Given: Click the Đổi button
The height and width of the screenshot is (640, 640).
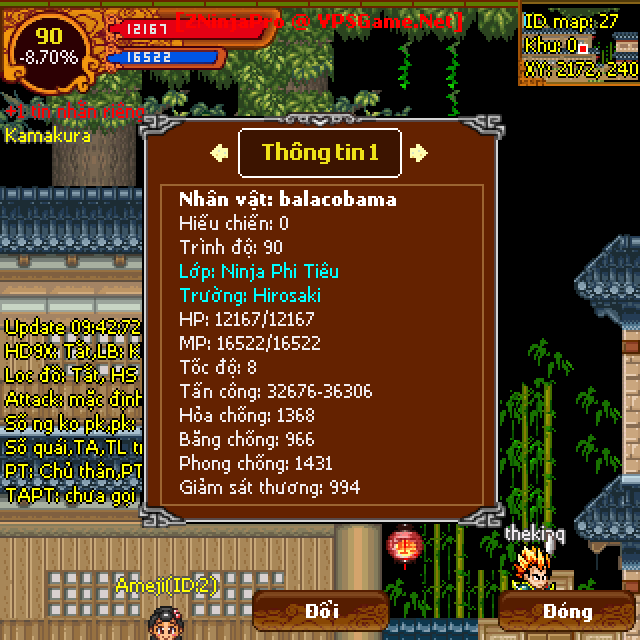Looking at the screenshot, I should [x=321, y=611].
